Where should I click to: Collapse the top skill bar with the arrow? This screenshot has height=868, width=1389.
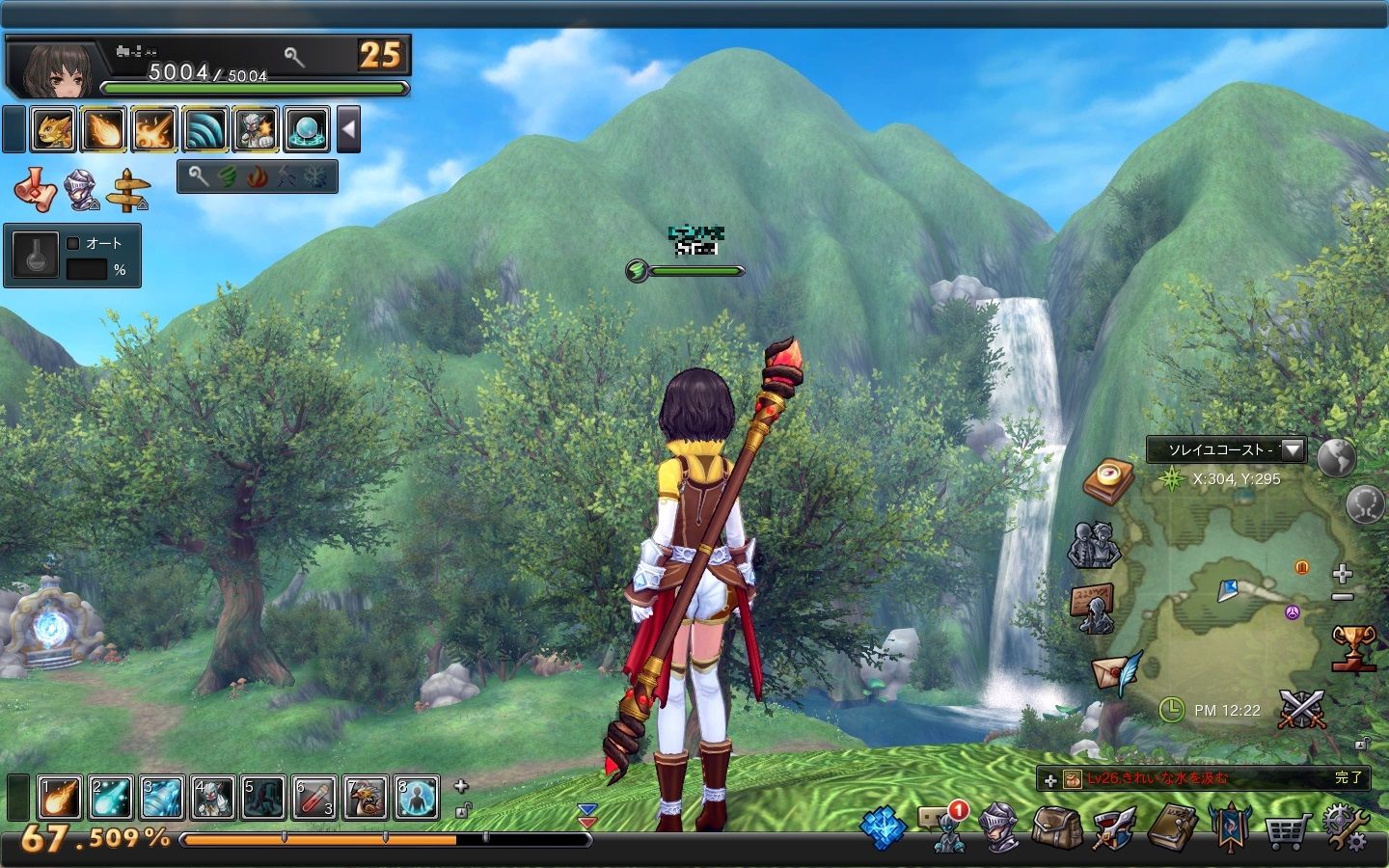click(x=348, y=129)
